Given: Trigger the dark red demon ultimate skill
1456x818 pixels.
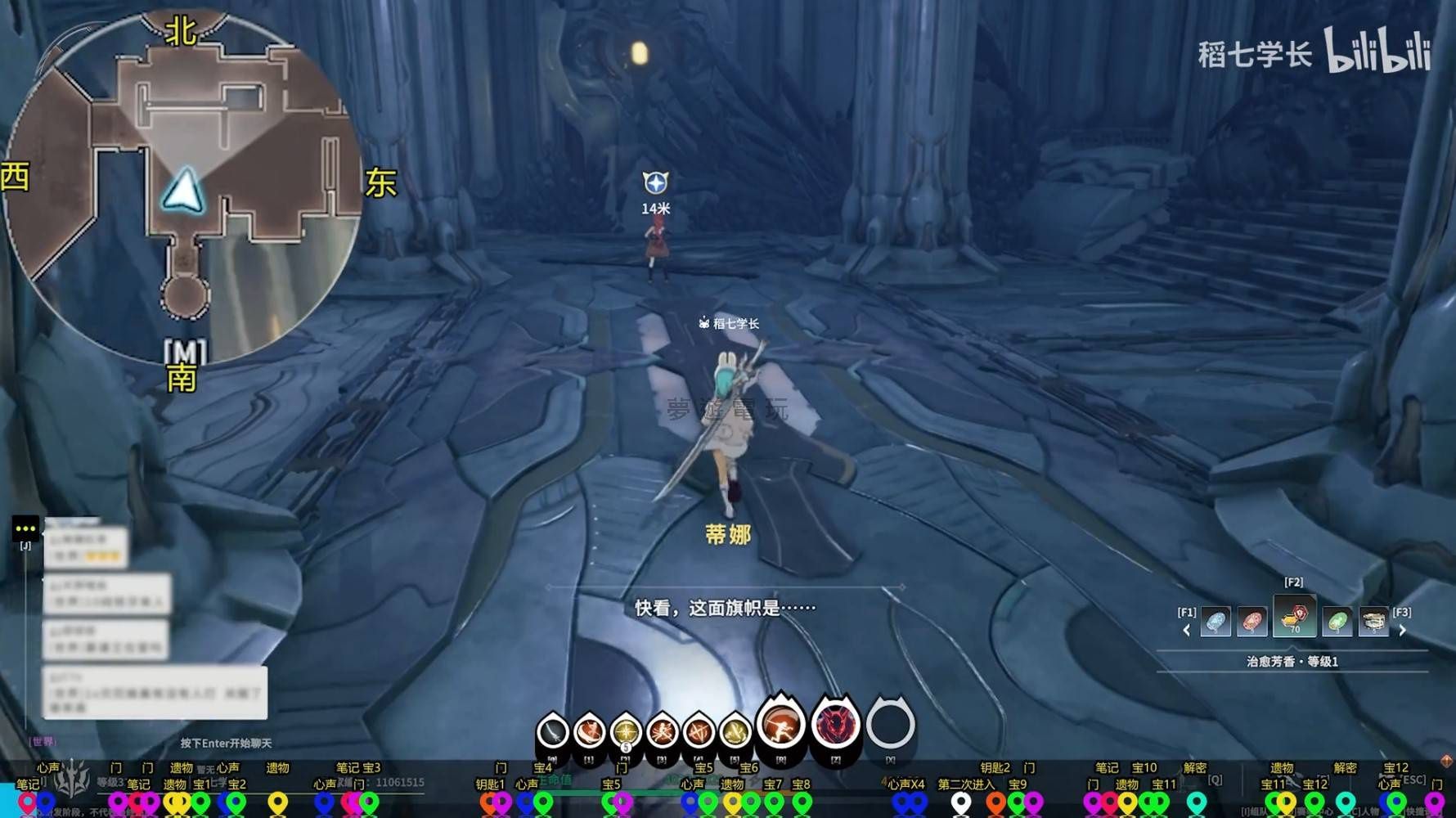Looking at the screenshot, I should (835, 725).
